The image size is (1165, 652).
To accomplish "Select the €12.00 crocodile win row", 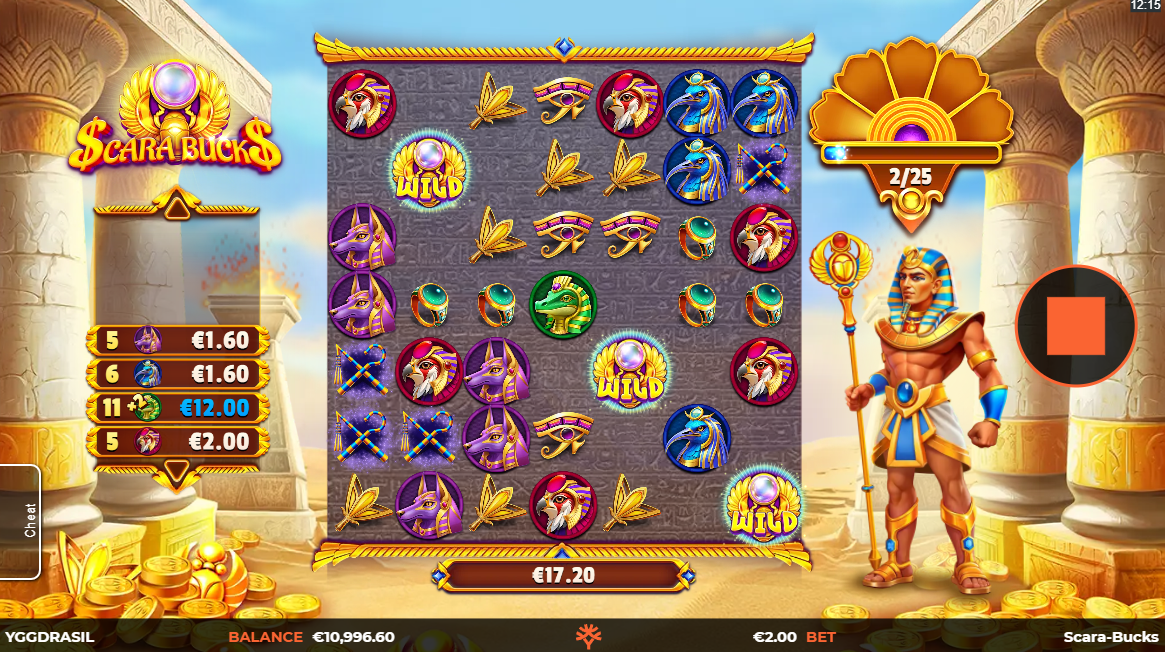I will [179, 408].
